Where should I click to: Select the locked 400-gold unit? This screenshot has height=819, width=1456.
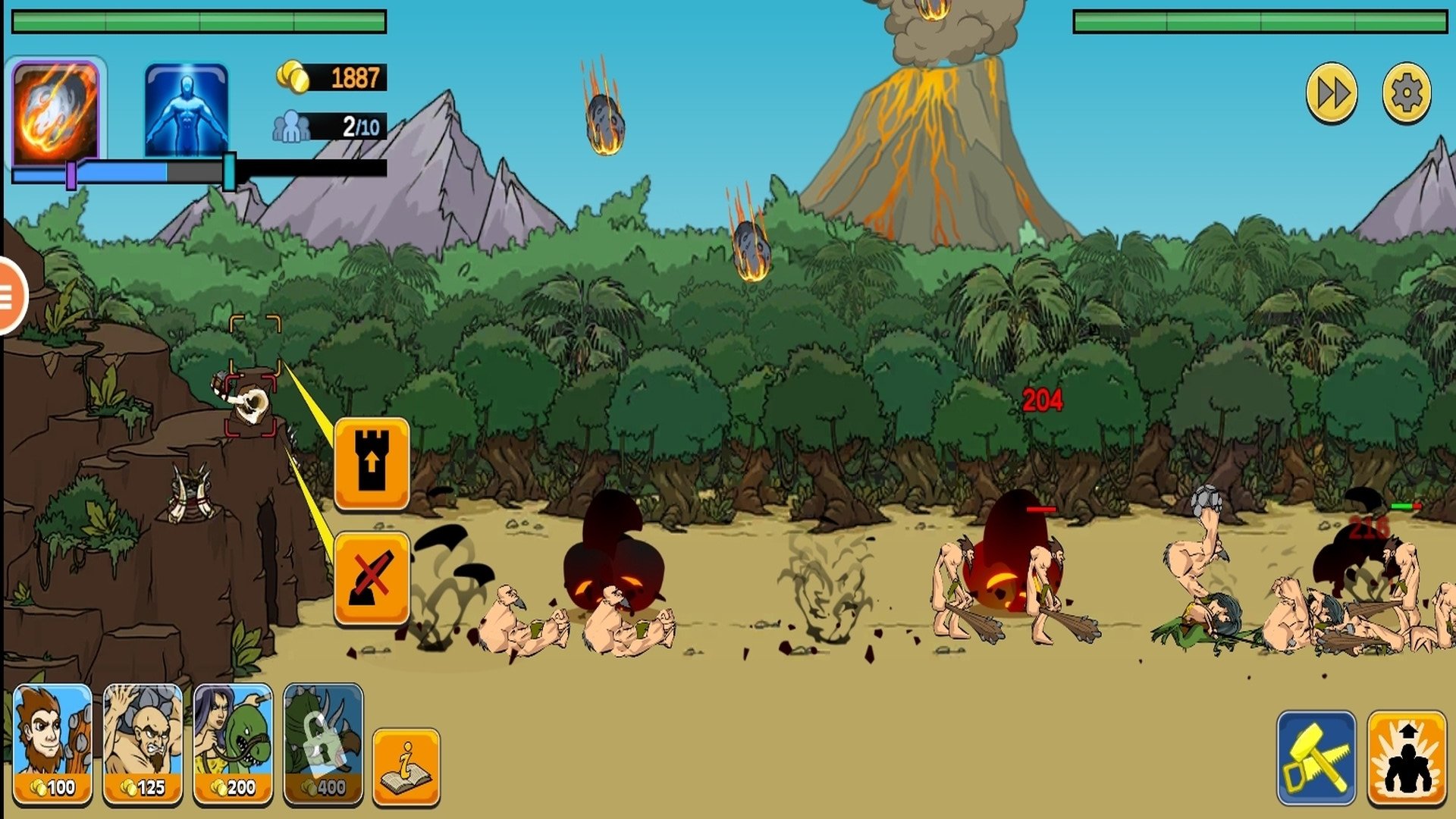point(323,743)
